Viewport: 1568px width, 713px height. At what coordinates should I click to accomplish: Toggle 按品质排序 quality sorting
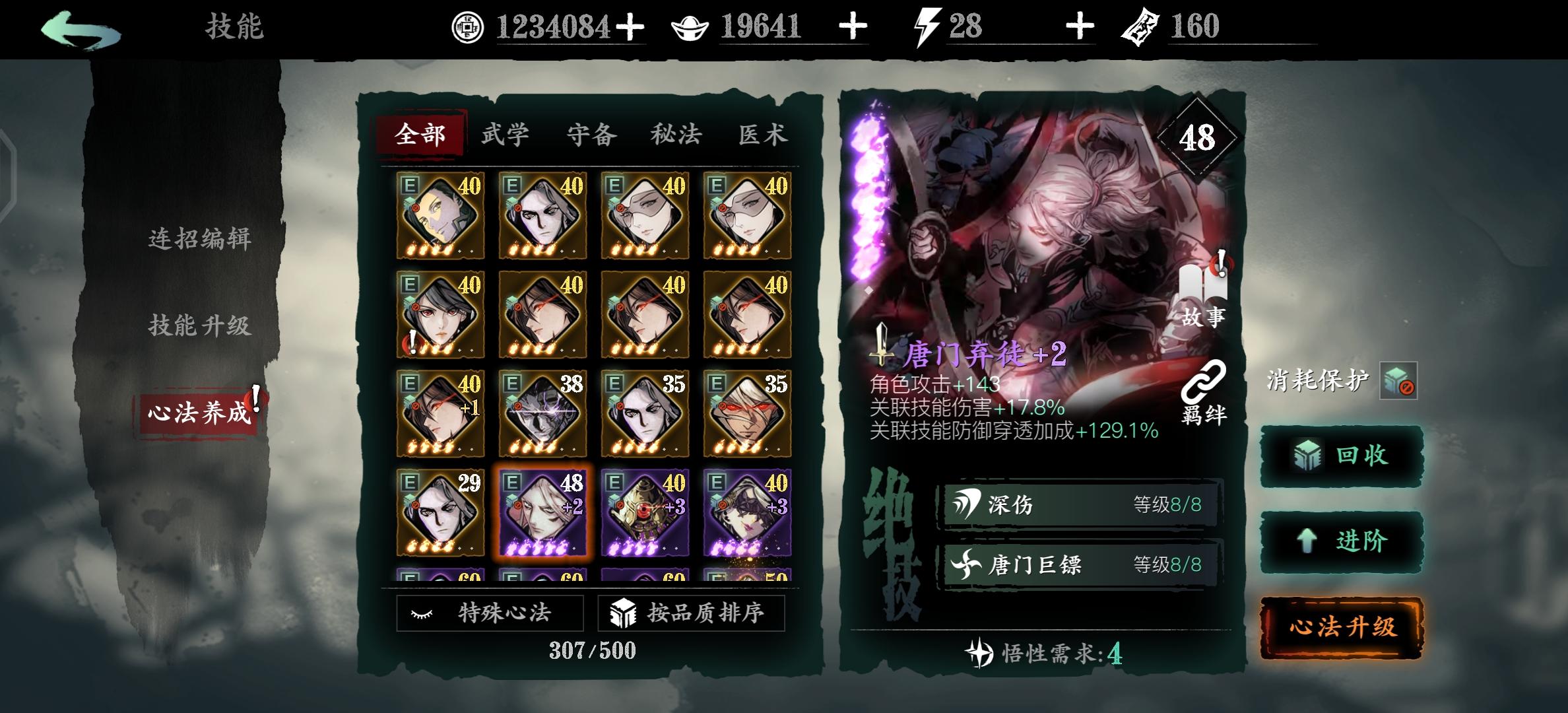coord(690,613)
